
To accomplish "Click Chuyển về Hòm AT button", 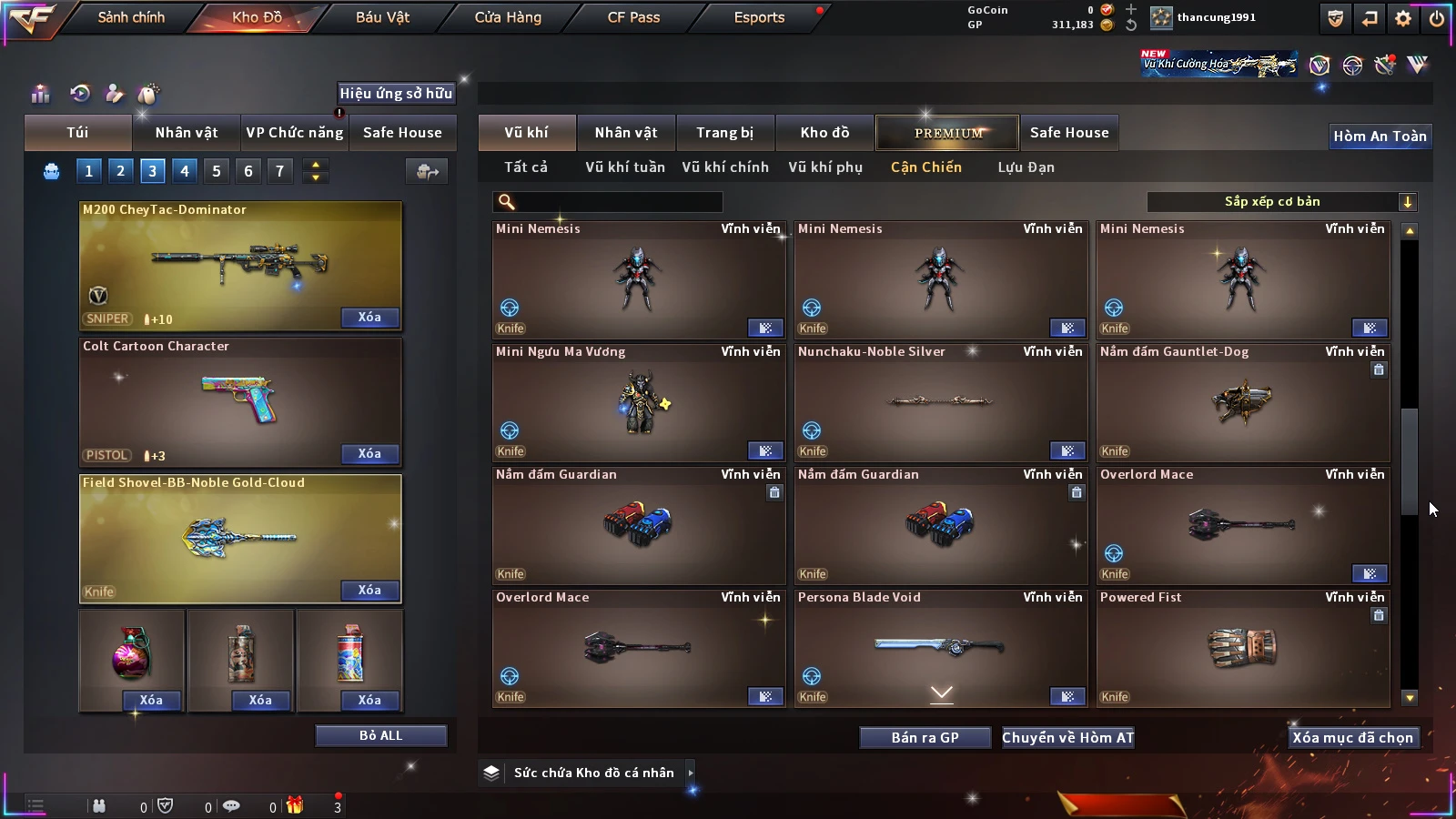I will [x=1067, y=738].
